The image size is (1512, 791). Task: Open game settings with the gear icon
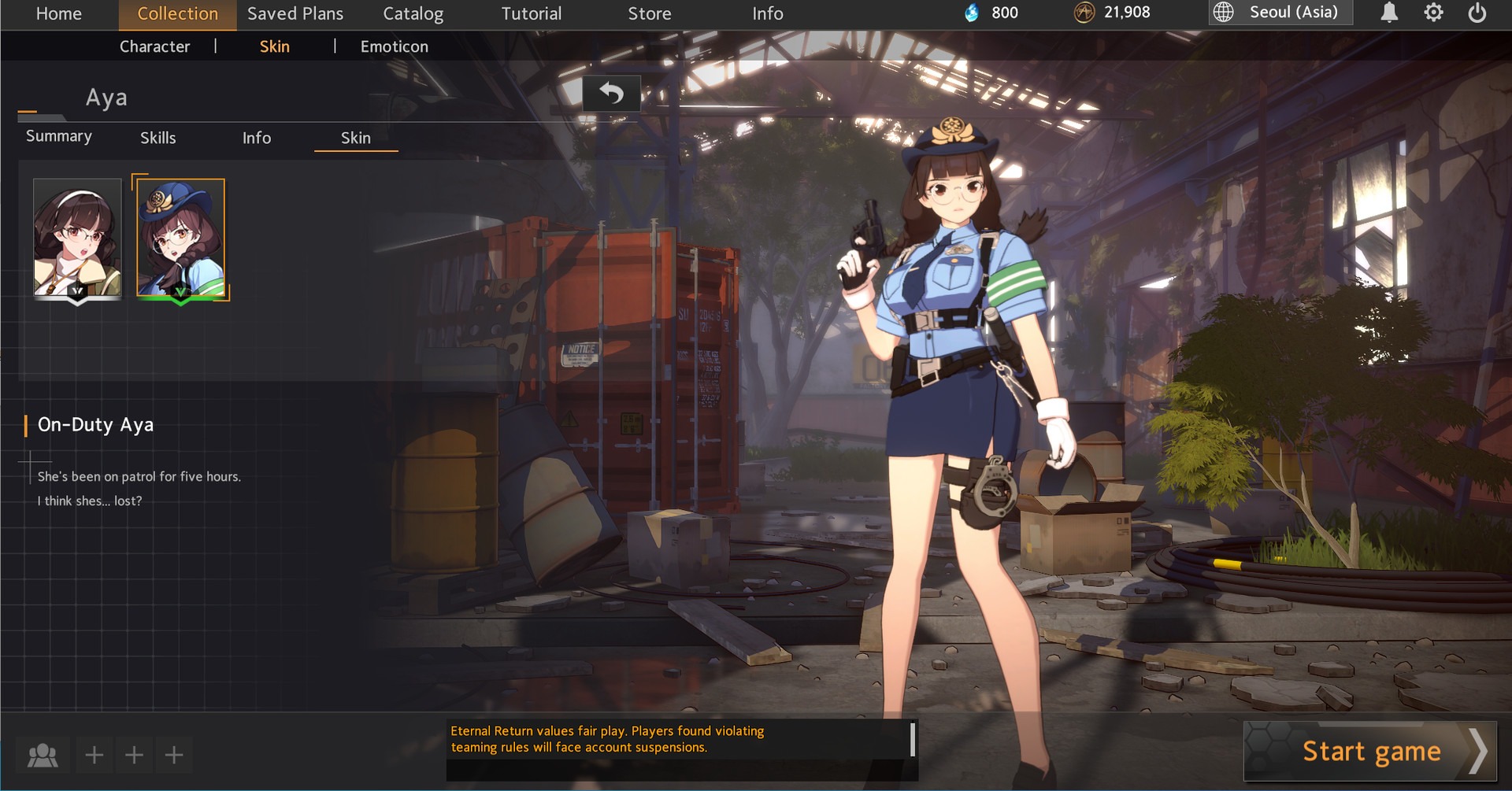tap(1435, 13)
